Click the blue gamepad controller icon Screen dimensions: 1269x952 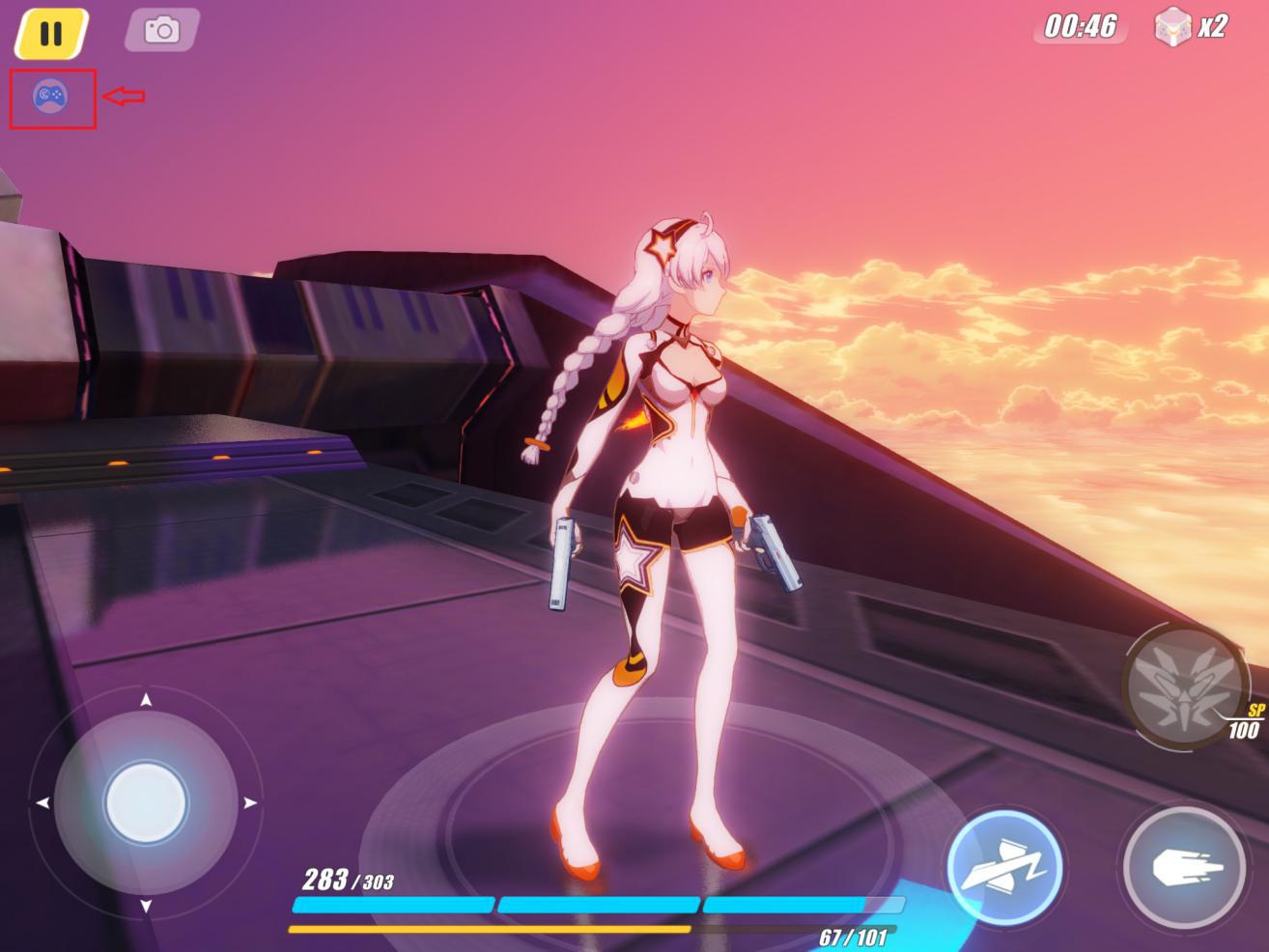49,96
